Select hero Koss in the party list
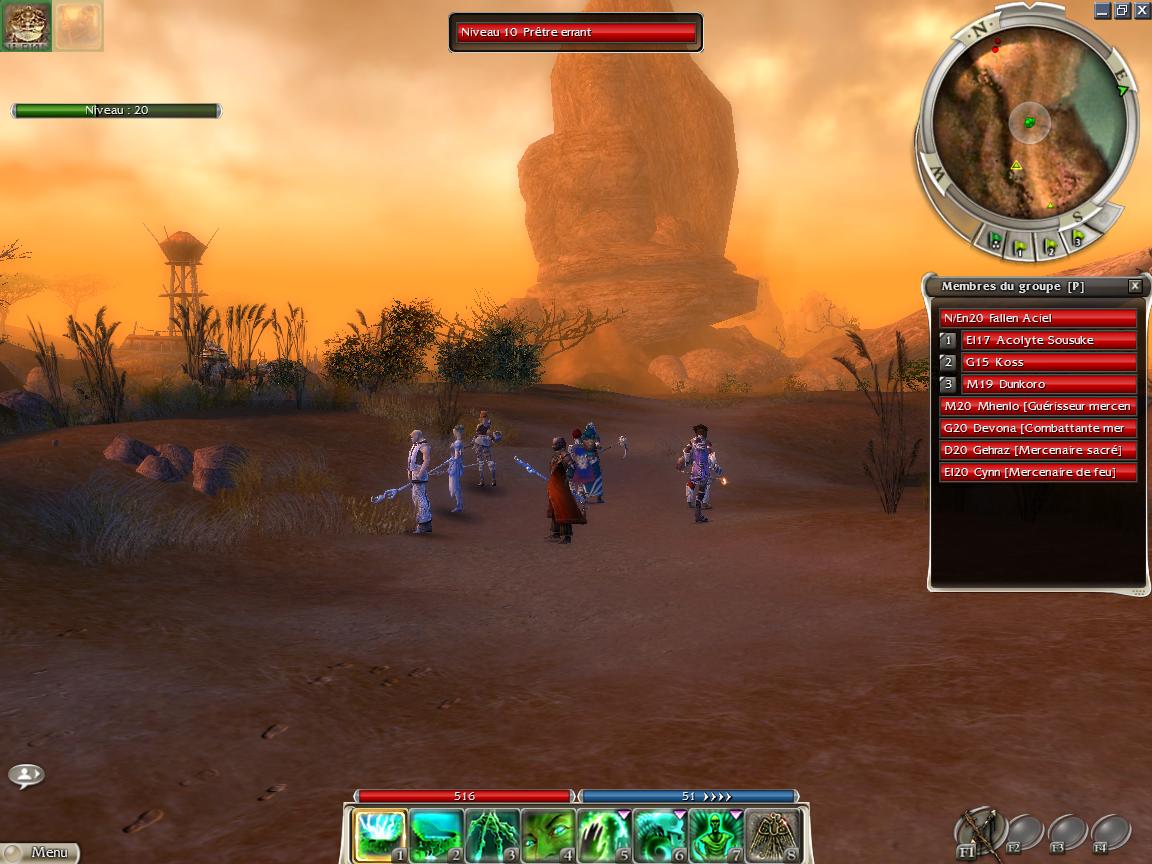The width and height of the screenshot is (1152, 864). (x=1048, y=362)
